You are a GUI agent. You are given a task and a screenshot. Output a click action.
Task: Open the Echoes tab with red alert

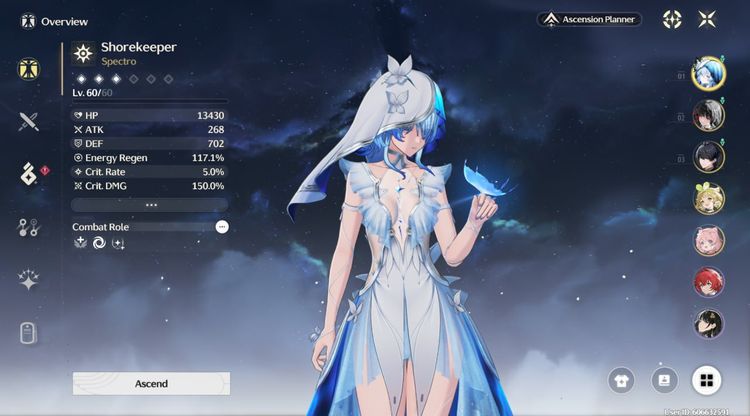click(28, 174)
